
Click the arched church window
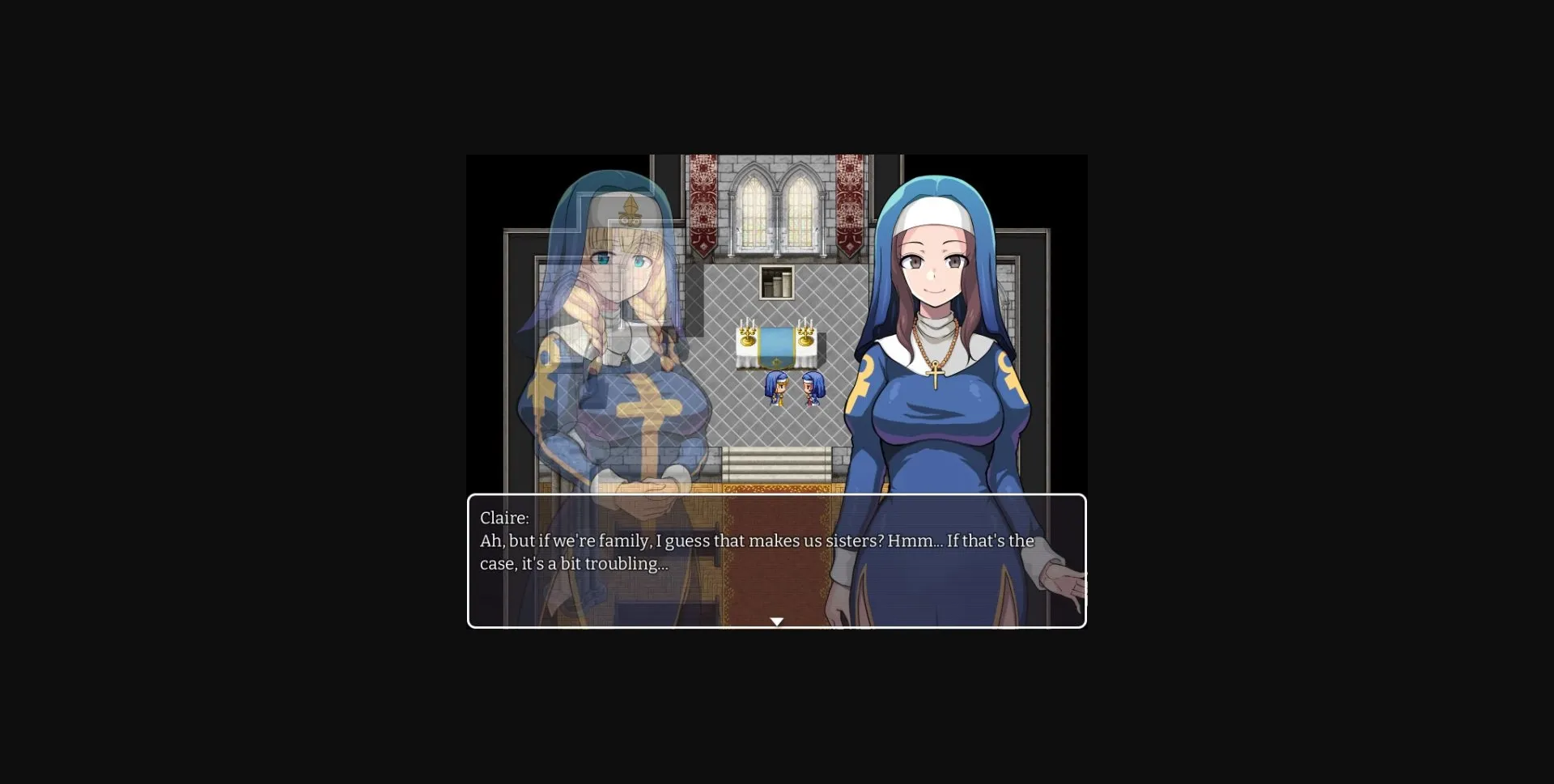(775, 206)
